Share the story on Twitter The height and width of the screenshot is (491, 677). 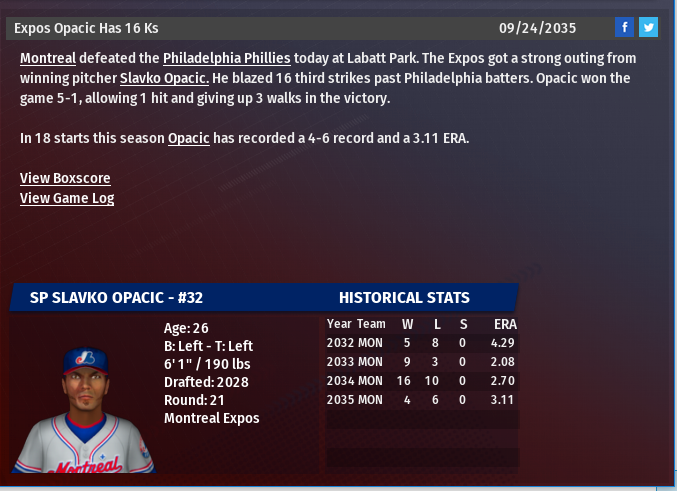pos(648,27)
